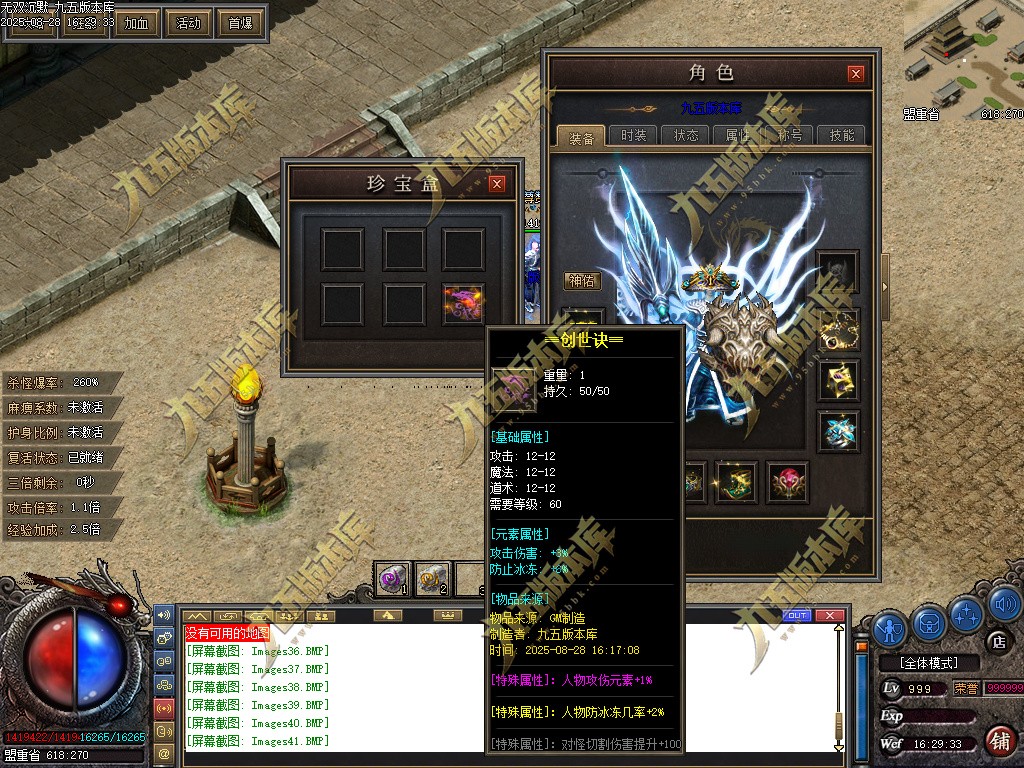This screenshot has height=768, width=1024.
Task: Click the red 铺 stall button
Action: pos(998,741)
